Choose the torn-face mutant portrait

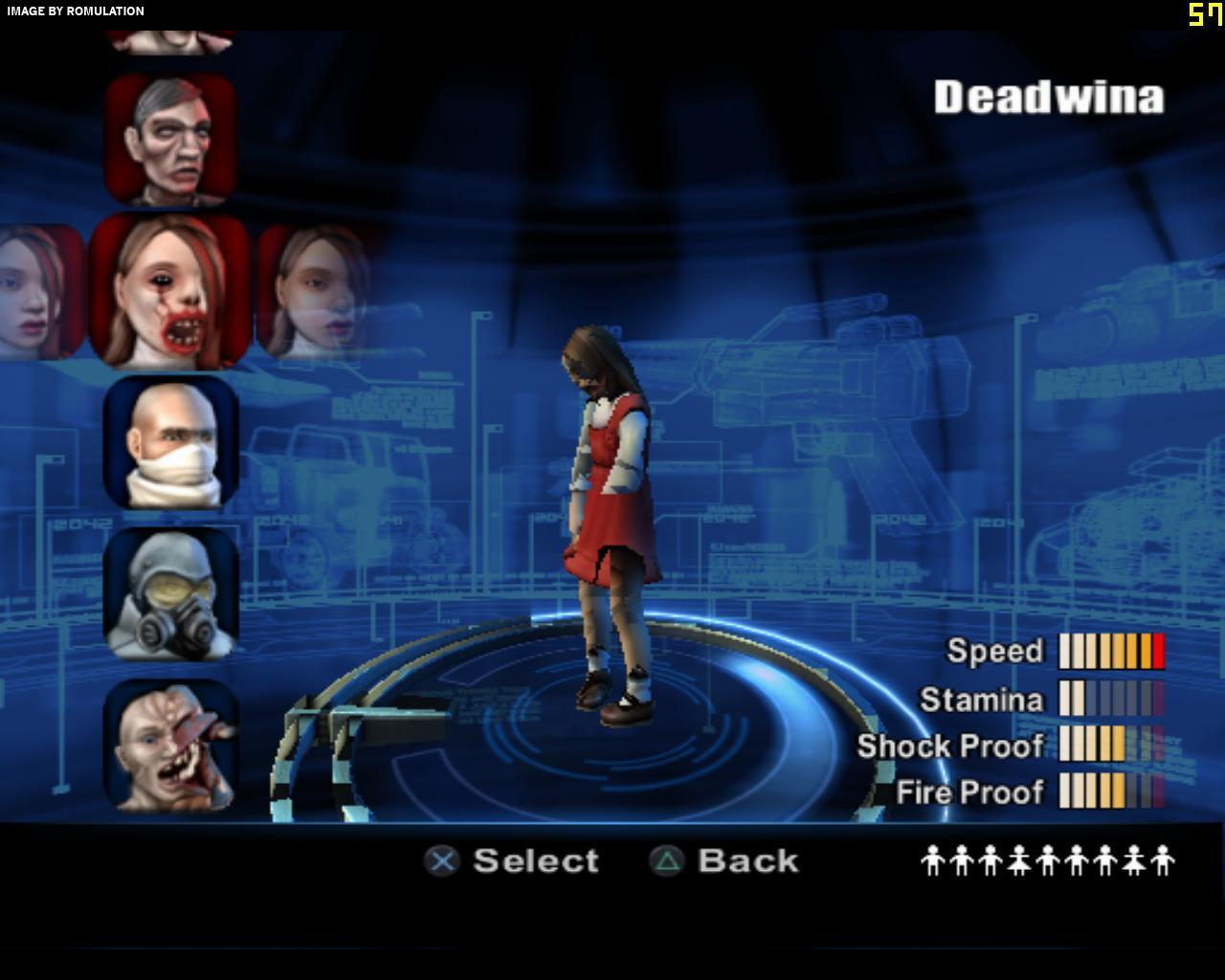pos(170,746)
